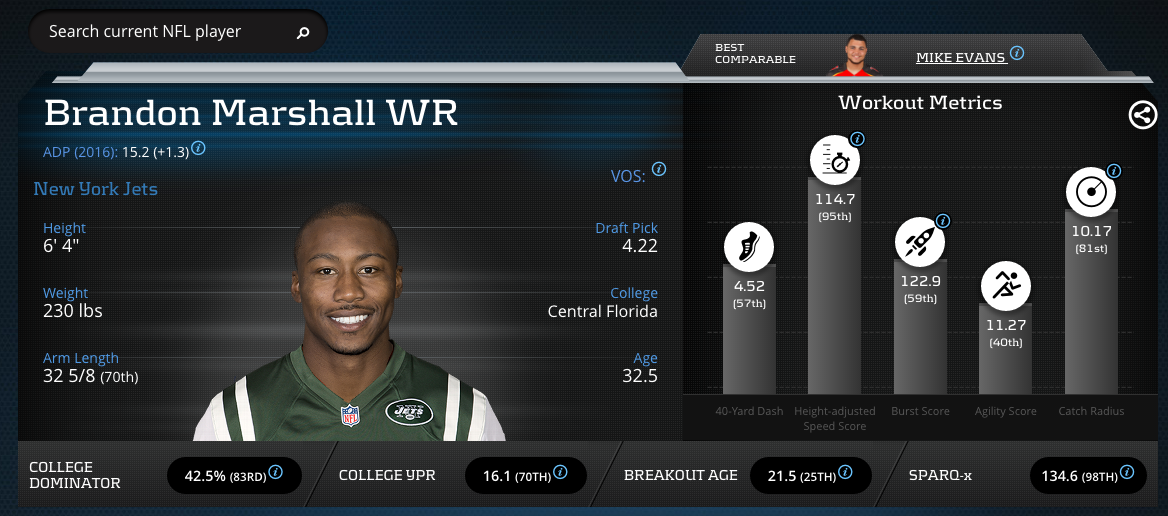Viewport: 1168px width, 516px height.
Task: Click the New York Jets team link
Action: [x=95, y=189]
